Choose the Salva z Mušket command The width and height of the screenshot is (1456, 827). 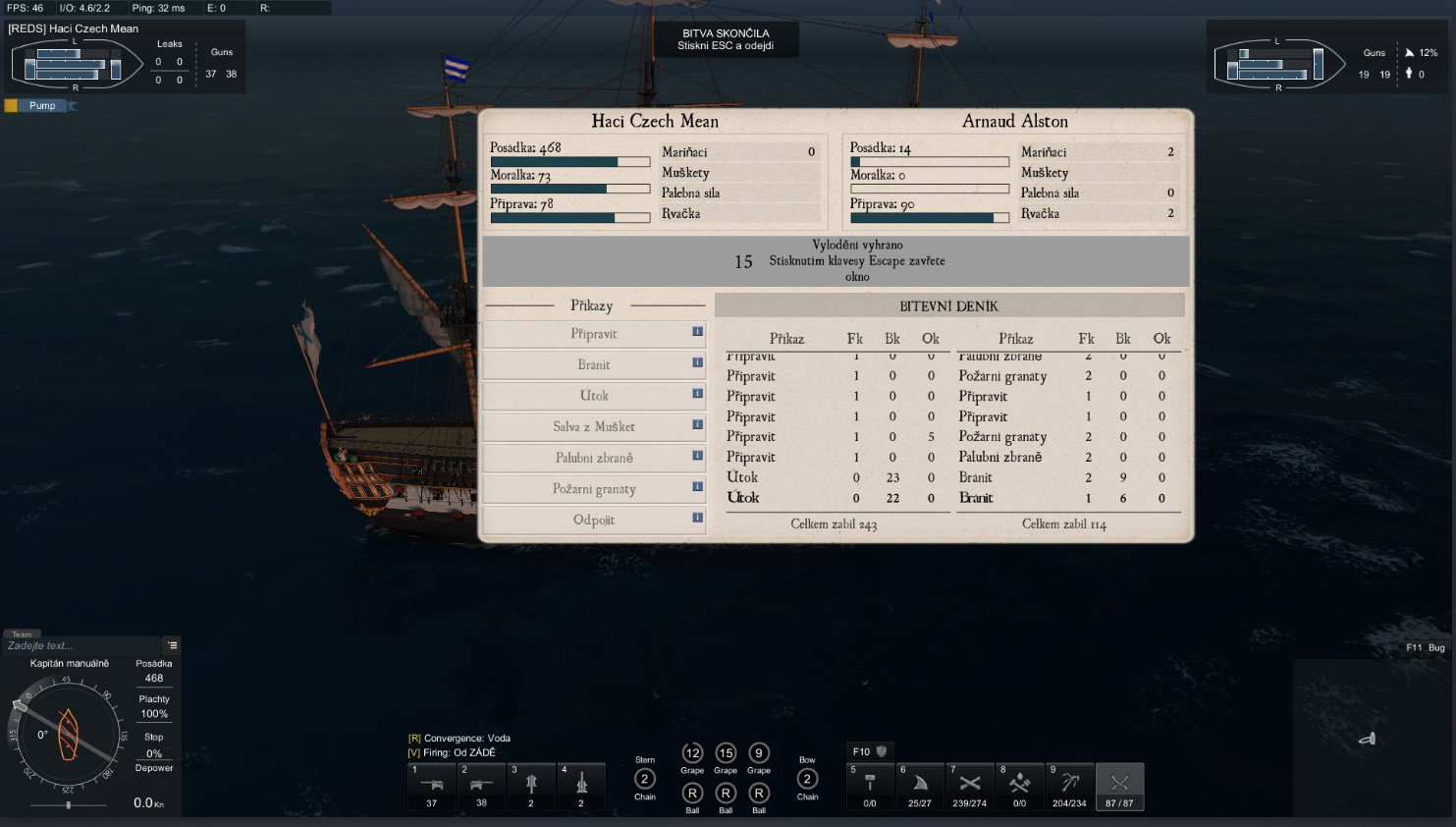593,427
